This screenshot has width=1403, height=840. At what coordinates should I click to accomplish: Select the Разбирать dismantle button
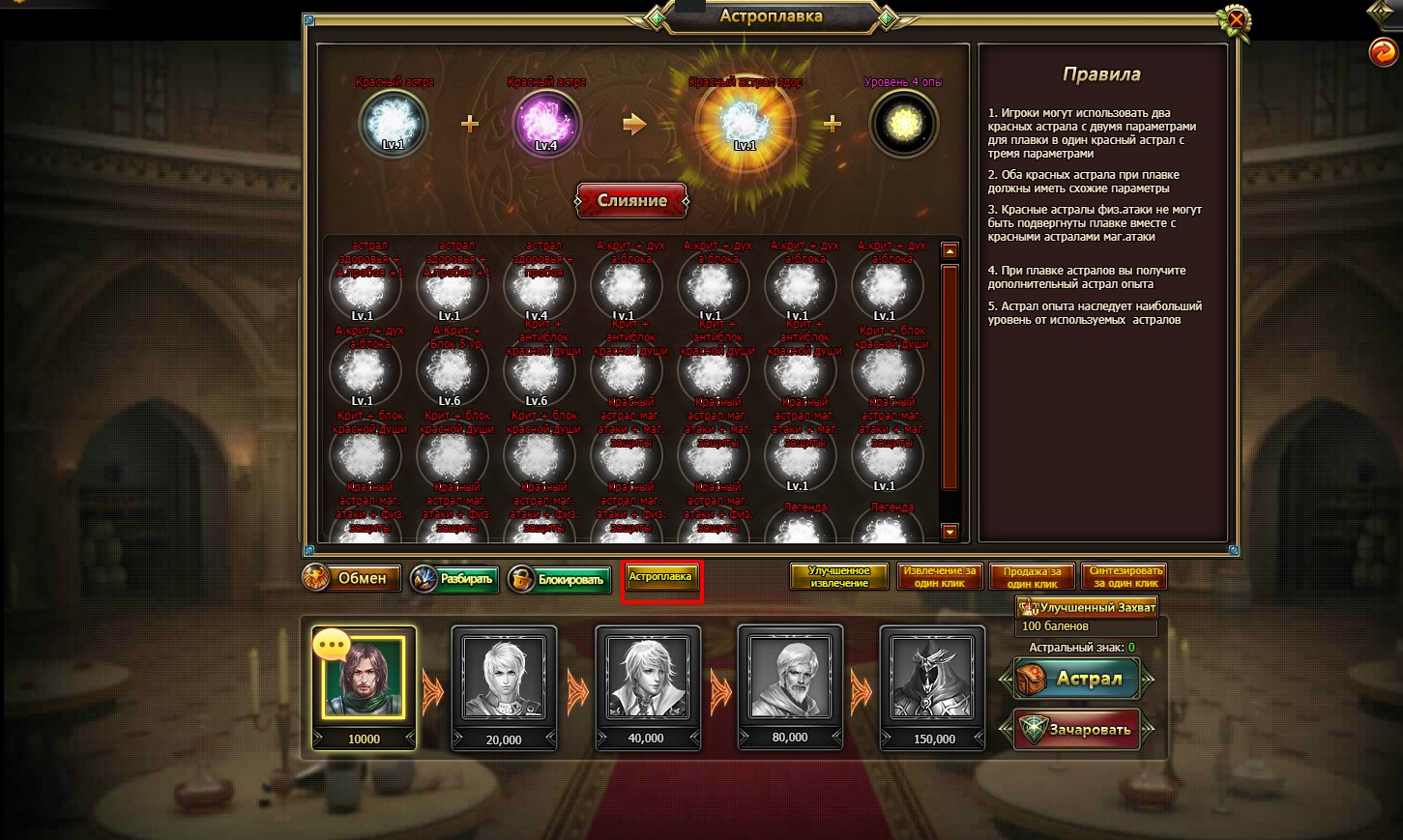pyautogui.click(x=454, y=579)
